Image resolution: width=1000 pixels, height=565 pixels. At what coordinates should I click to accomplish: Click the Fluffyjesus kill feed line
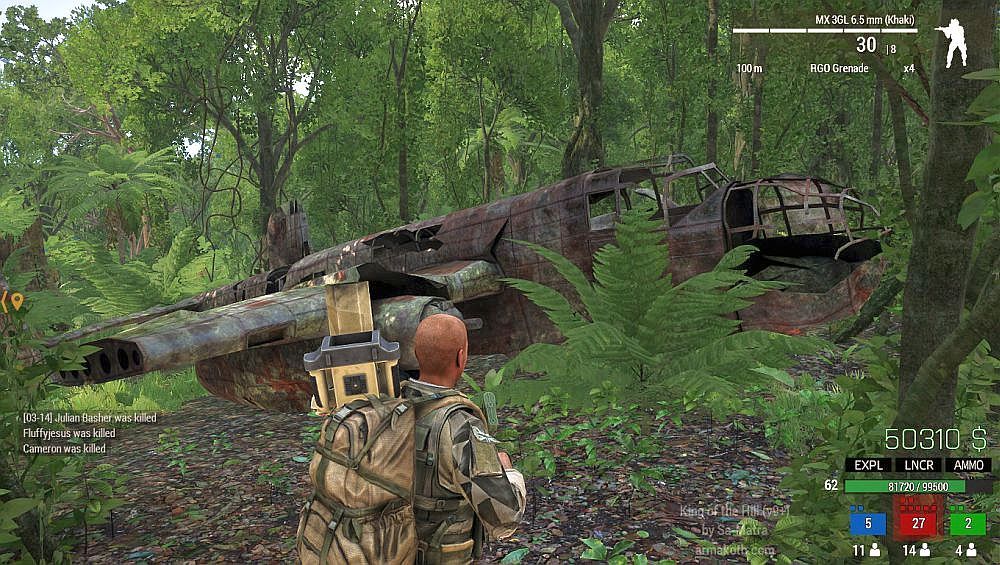tap(68, 433)
